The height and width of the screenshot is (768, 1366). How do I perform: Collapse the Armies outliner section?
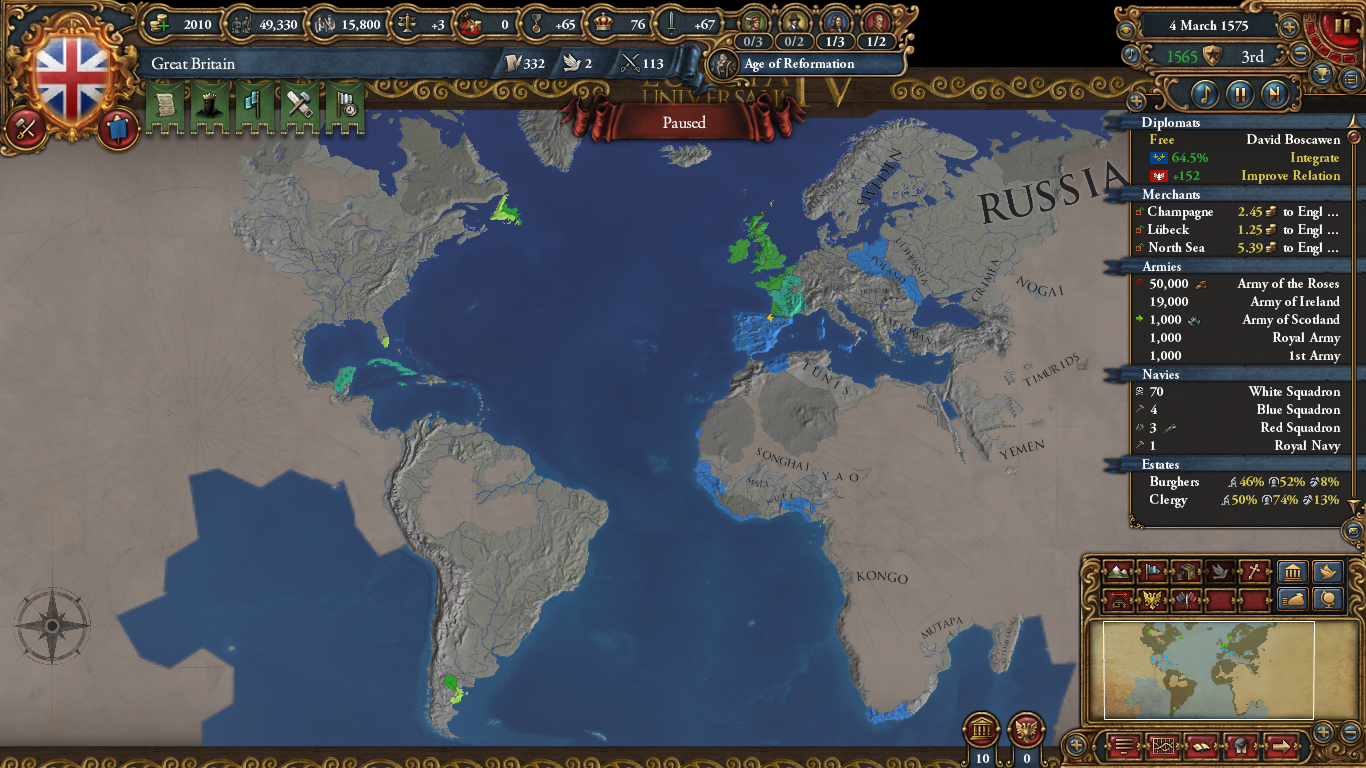pos(1160,266)
